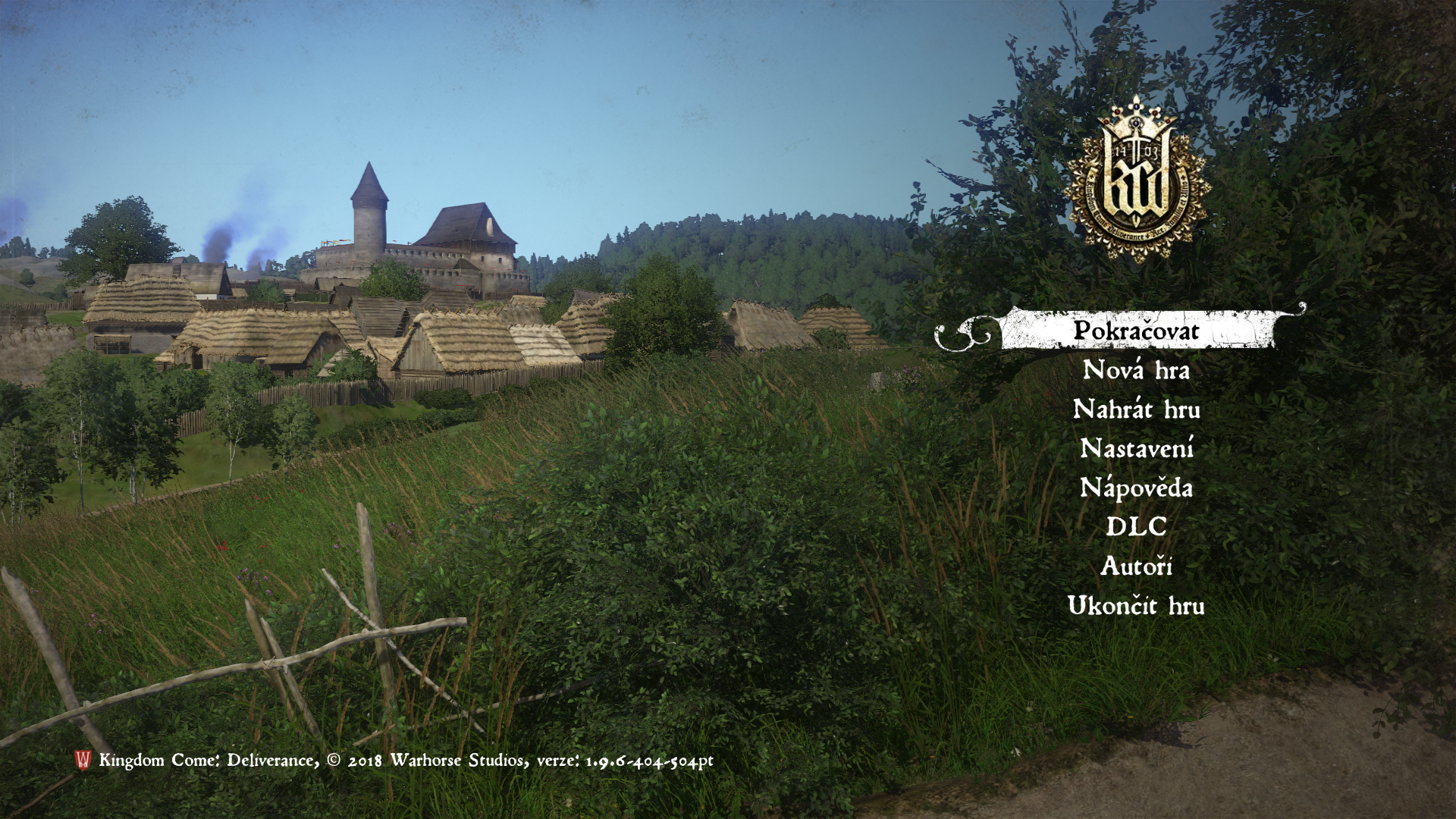Screen dimensions: 1456x819
Task: Start a new game with Nová hra
Action: tap(1136, 371)
